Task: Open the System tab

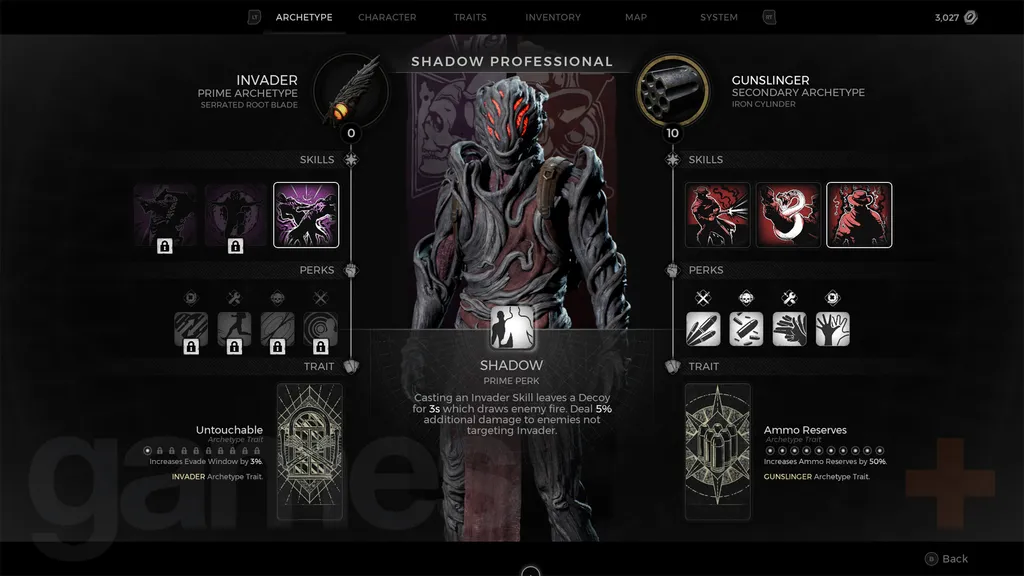Action: point(719,17)
